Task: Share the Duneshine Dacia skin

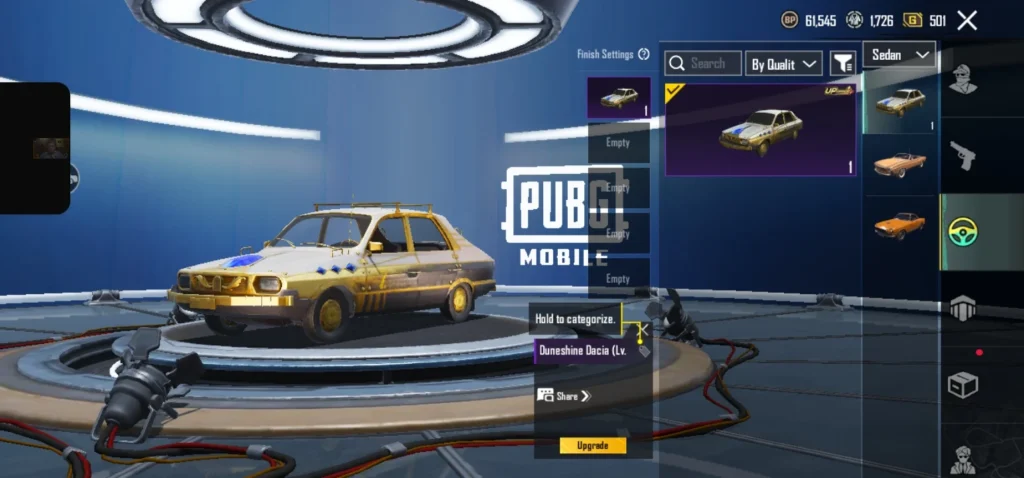Action: (x=565, y=396)
